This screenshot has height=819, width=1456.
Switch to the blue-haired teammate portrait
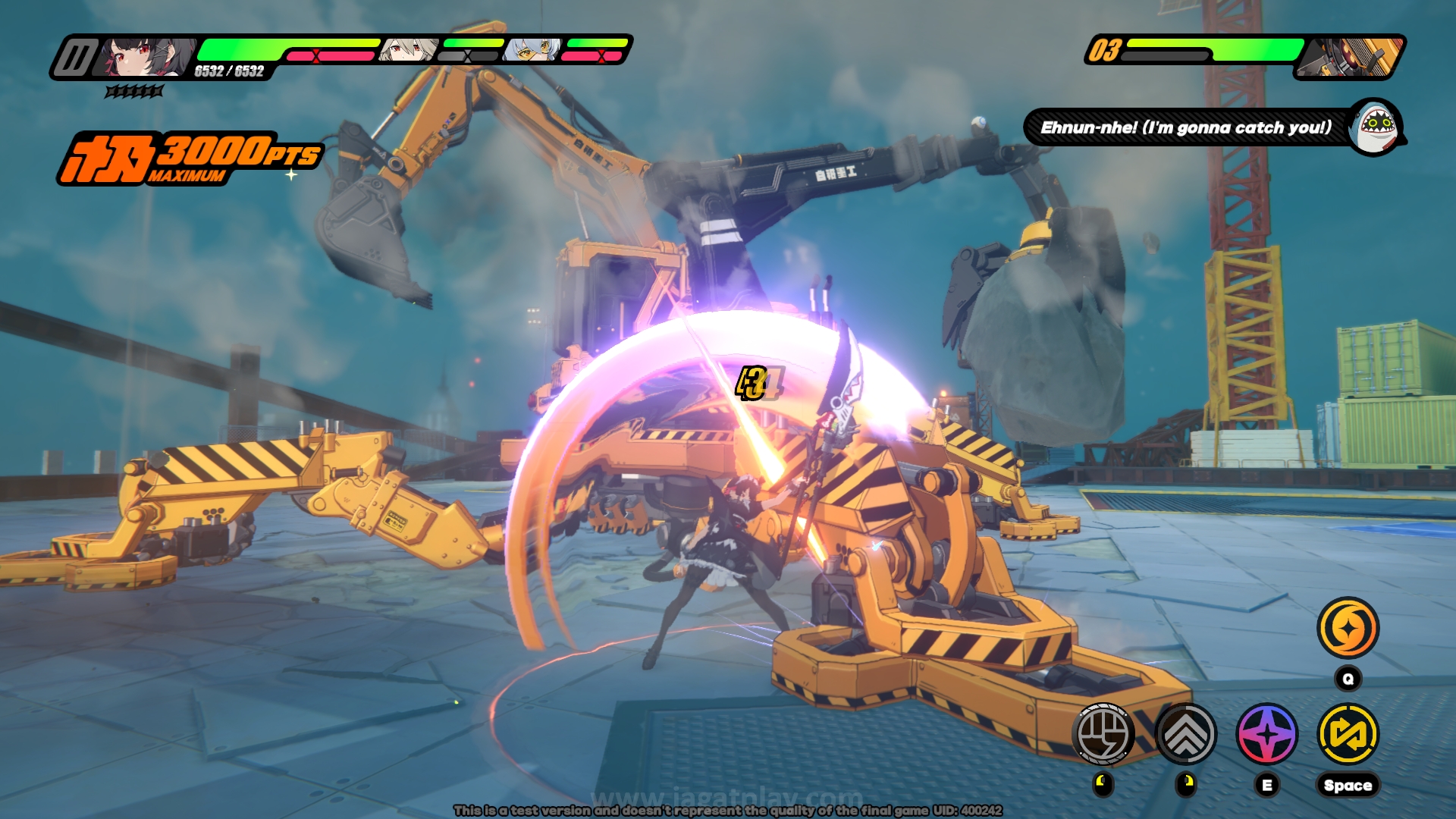(533, 50)
